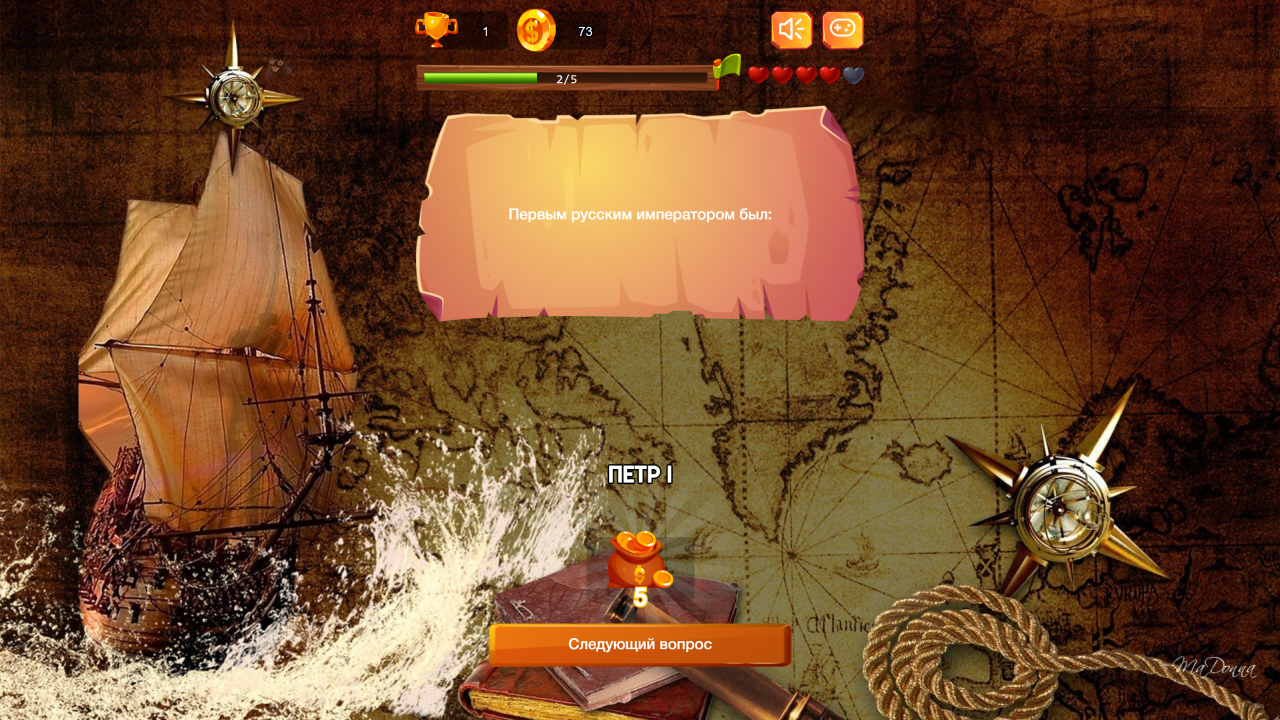The height and width of the screenshot is (720, 1280).
Task: Click the third red heart
Action: pos(805,74)
